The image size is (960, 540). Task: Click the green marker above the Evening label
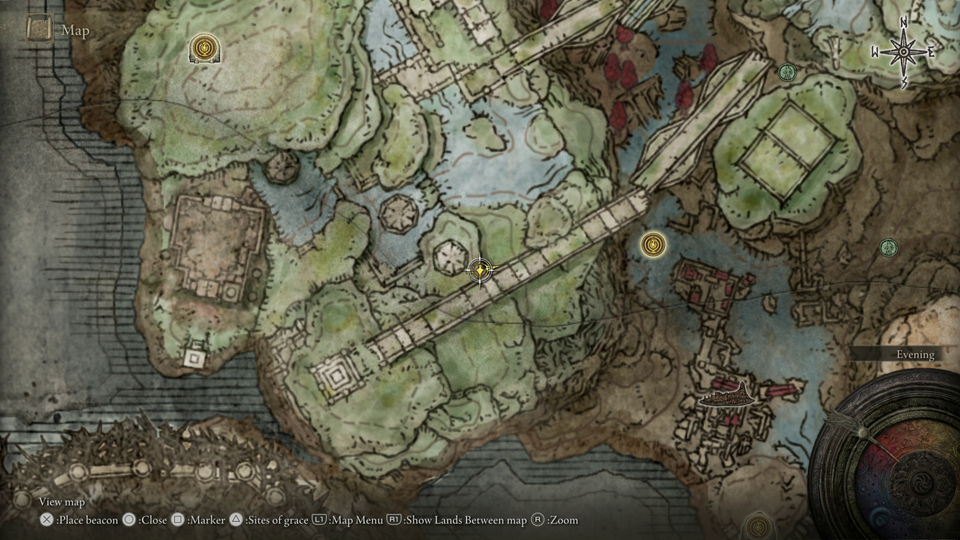tap(888, 247)
